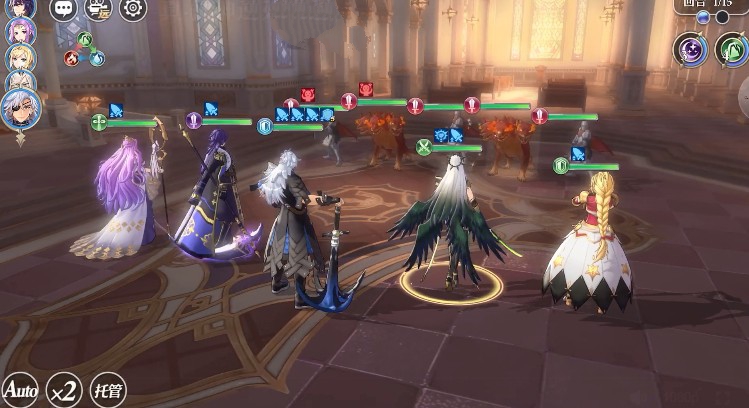Click the camera view icon
The image size is (749, 408).
(98, 9)
